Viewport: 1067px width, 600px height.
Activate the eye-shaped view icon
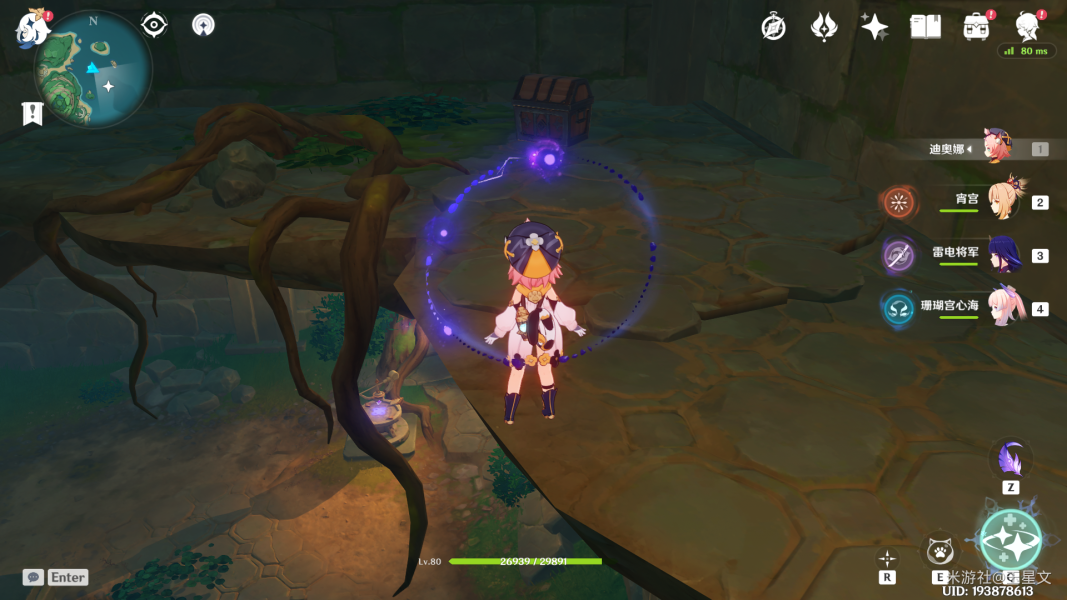coord(154,25)
